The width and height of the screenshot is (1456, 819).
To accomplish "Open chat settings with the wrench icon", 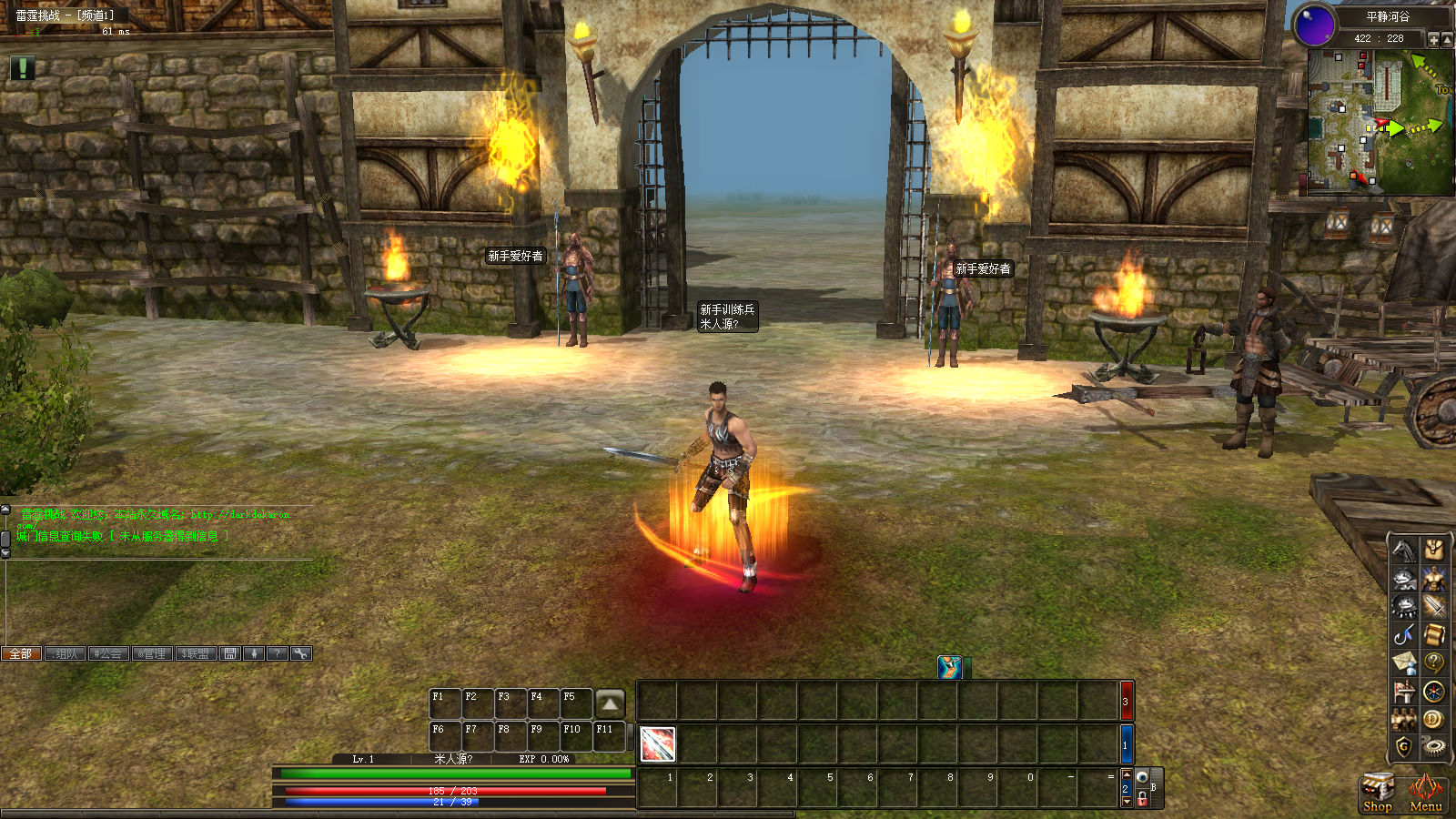I will tap(300, 653).
